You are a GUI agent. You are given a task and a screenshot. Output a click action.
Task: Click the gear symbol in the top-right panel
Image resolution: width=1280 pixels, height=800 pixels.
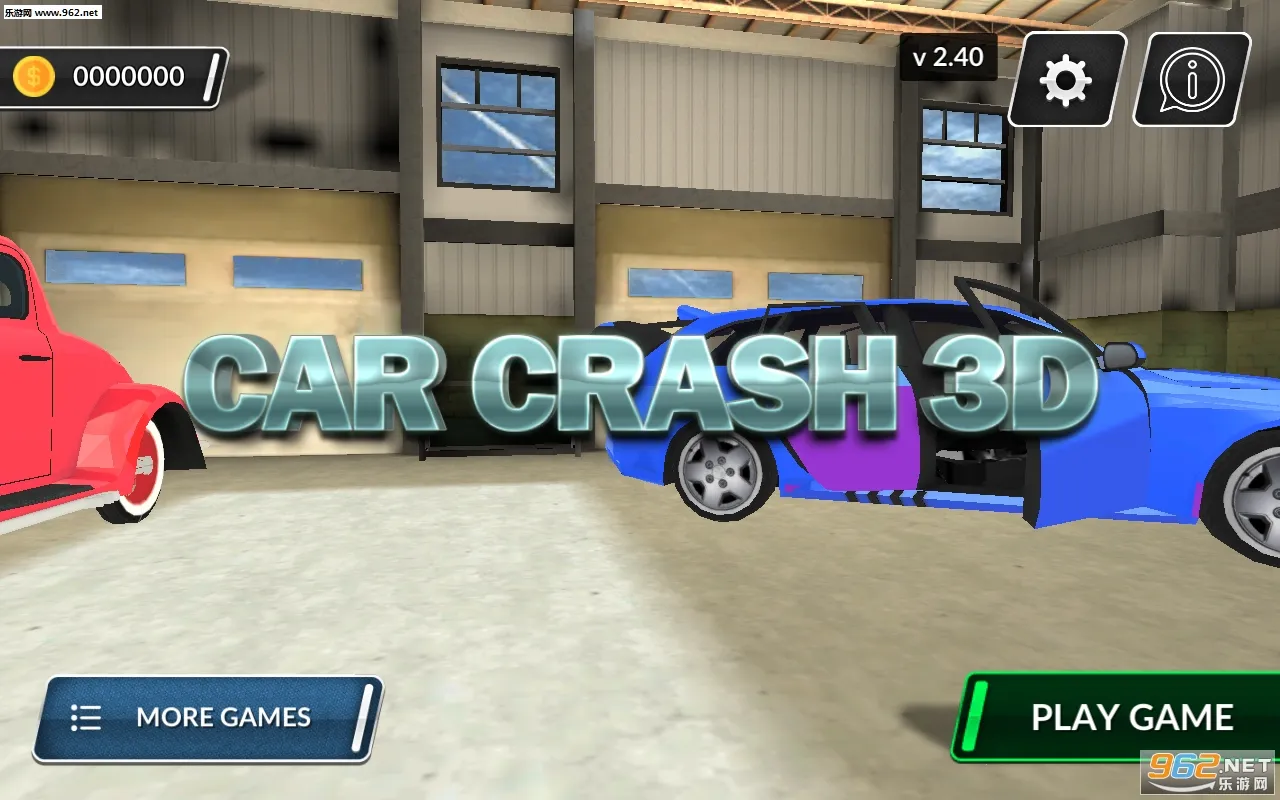pos(1064,80)
